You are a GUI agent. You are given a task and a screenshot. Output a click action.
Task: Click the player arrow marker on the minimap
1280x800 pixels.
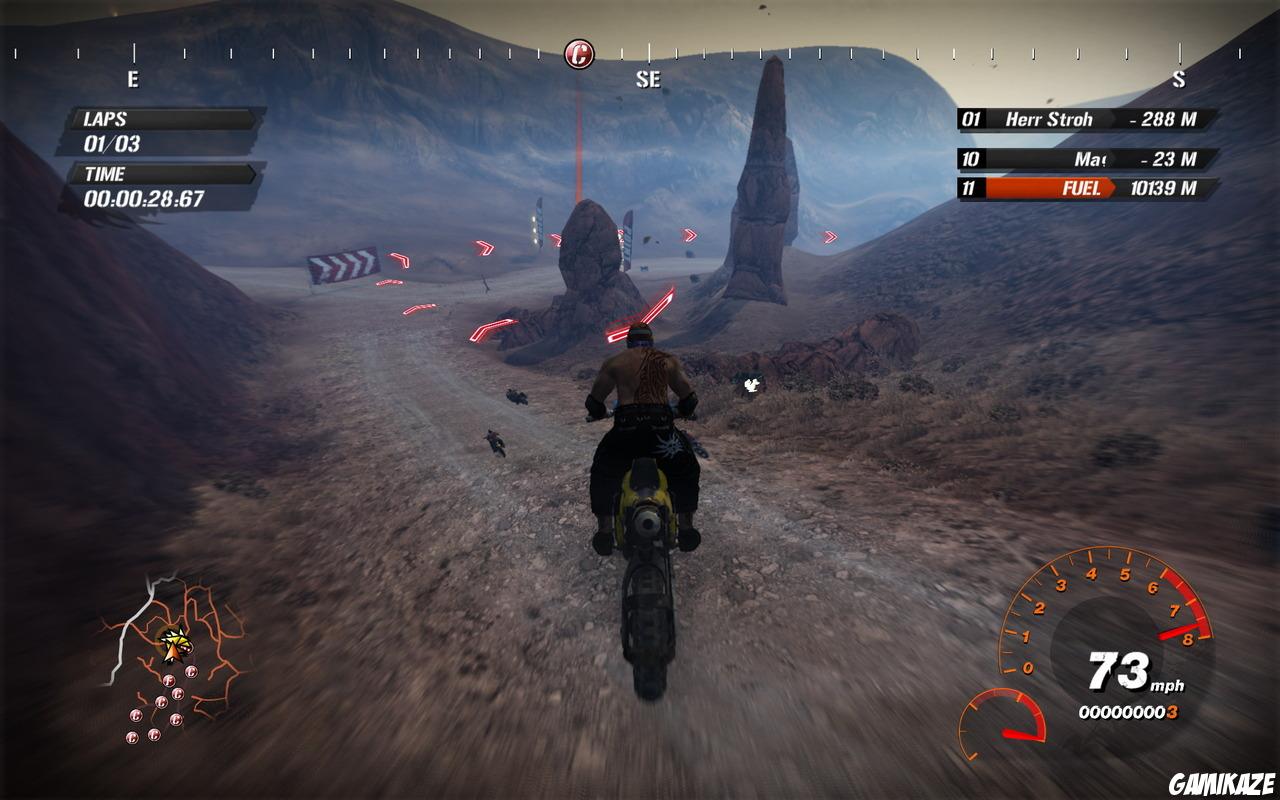(x=176, y=643)
